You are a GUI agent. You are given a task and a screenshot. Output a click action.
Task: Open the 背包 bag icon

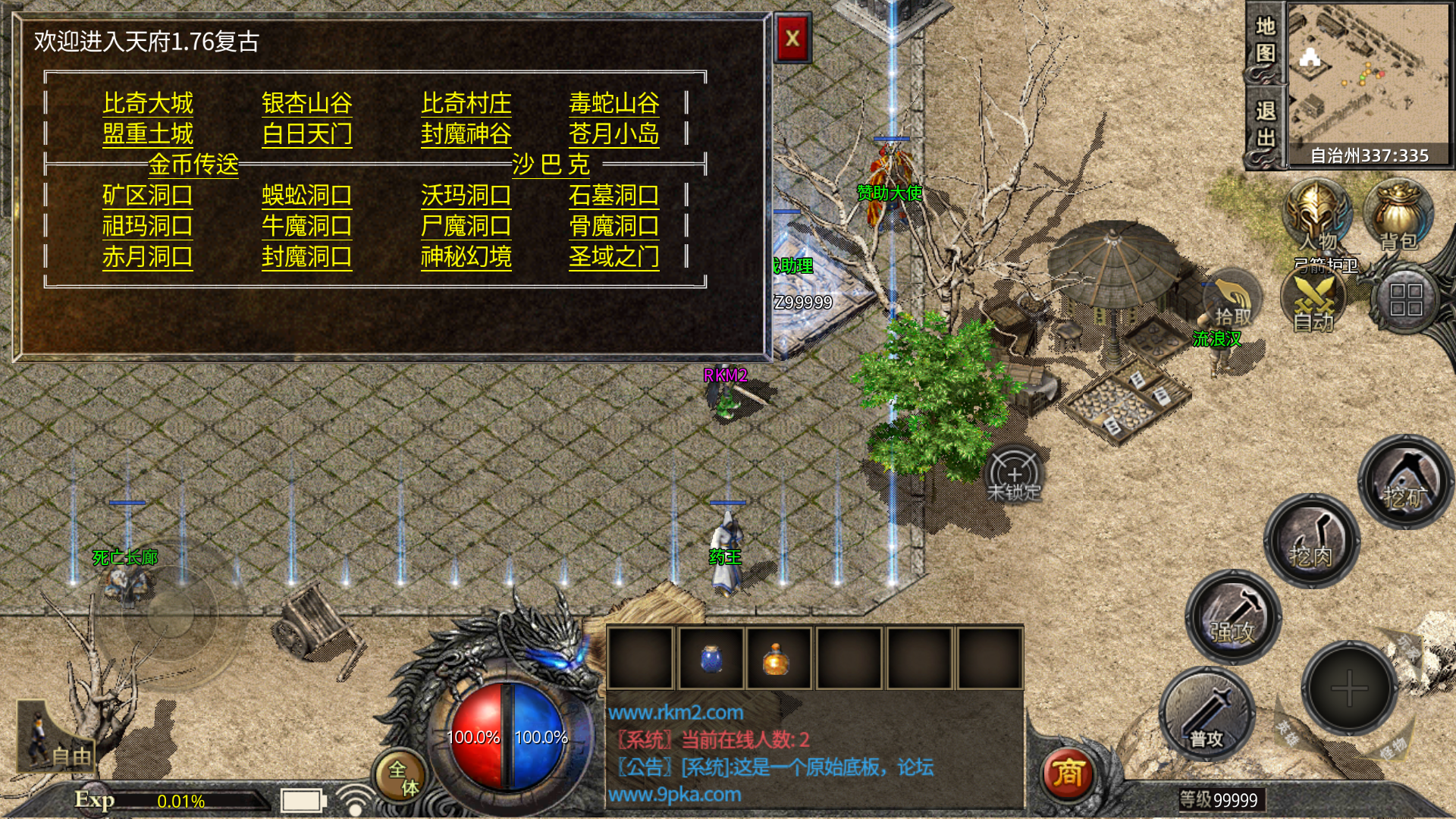click(x=1398, y=216)
